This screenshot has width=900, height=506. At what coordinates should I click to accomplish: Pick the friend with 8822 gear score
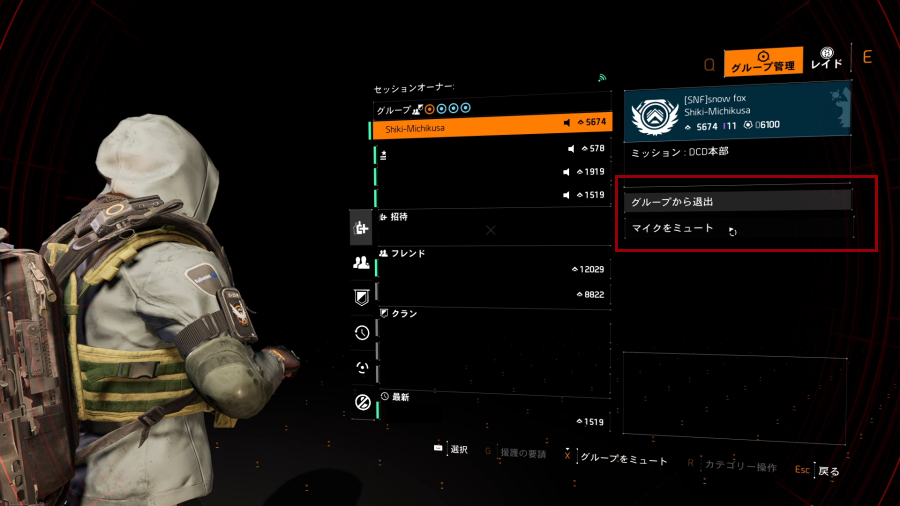point(491,295)
